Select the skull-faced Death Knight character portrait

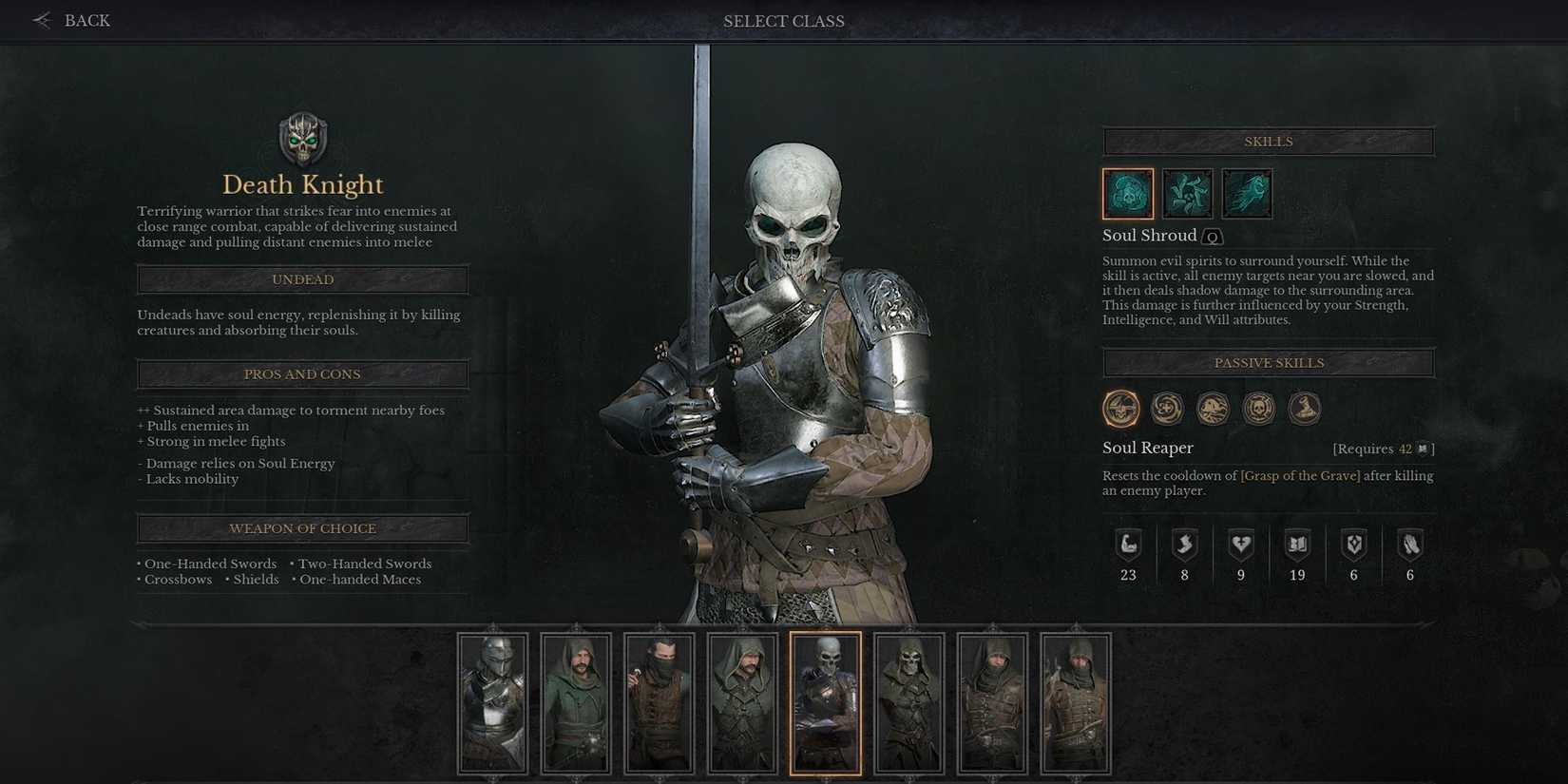pos(826,703)
